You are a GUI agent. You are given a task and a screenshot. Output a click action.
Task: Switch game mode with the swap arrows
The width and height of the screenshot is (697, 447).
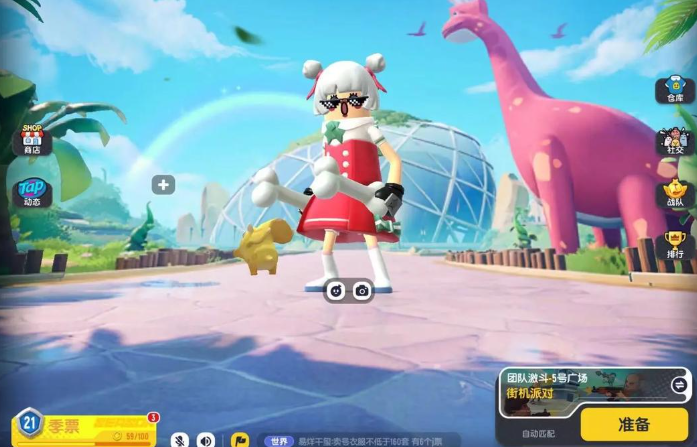679,385
